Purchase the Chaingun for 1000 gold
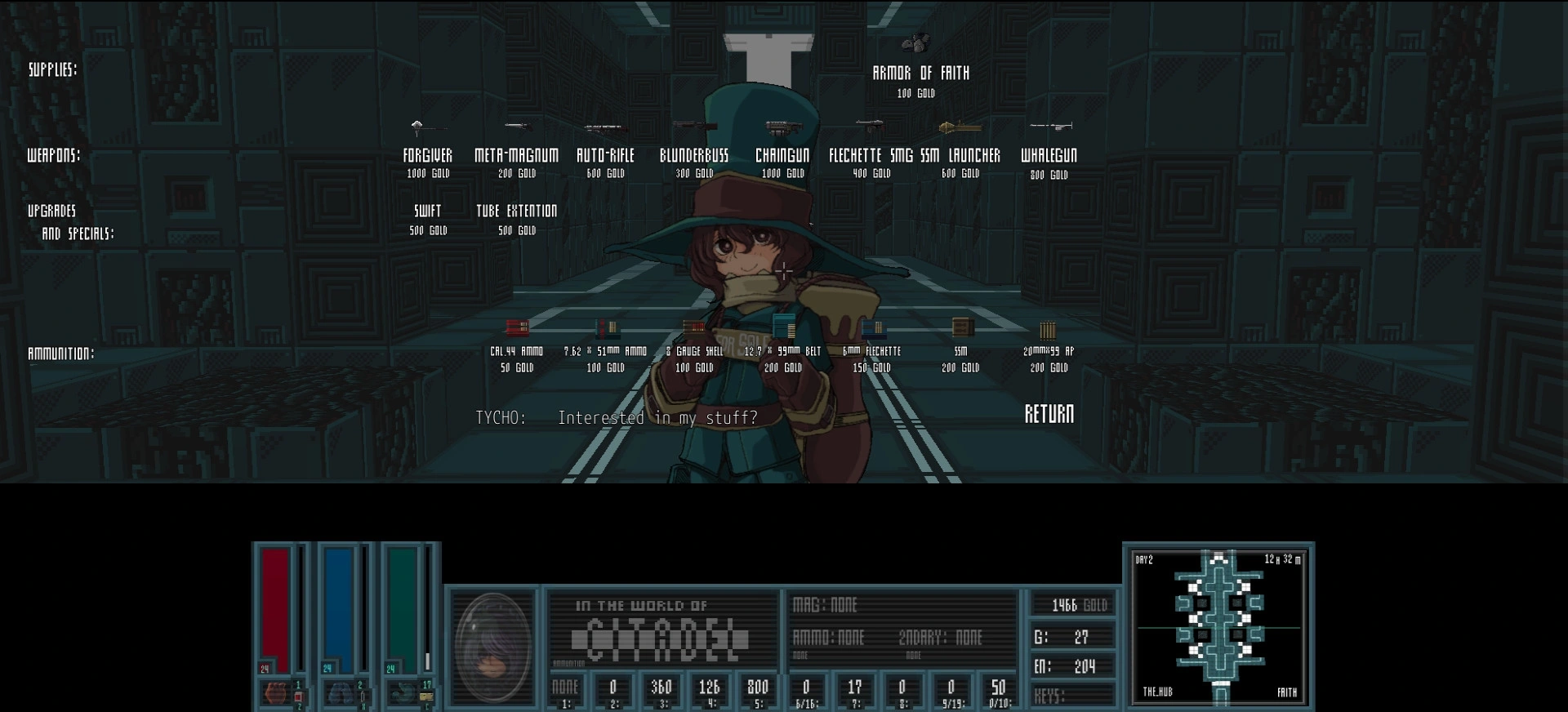The height and width of the screenshot is (712, 1568). [x=782, y=155]
